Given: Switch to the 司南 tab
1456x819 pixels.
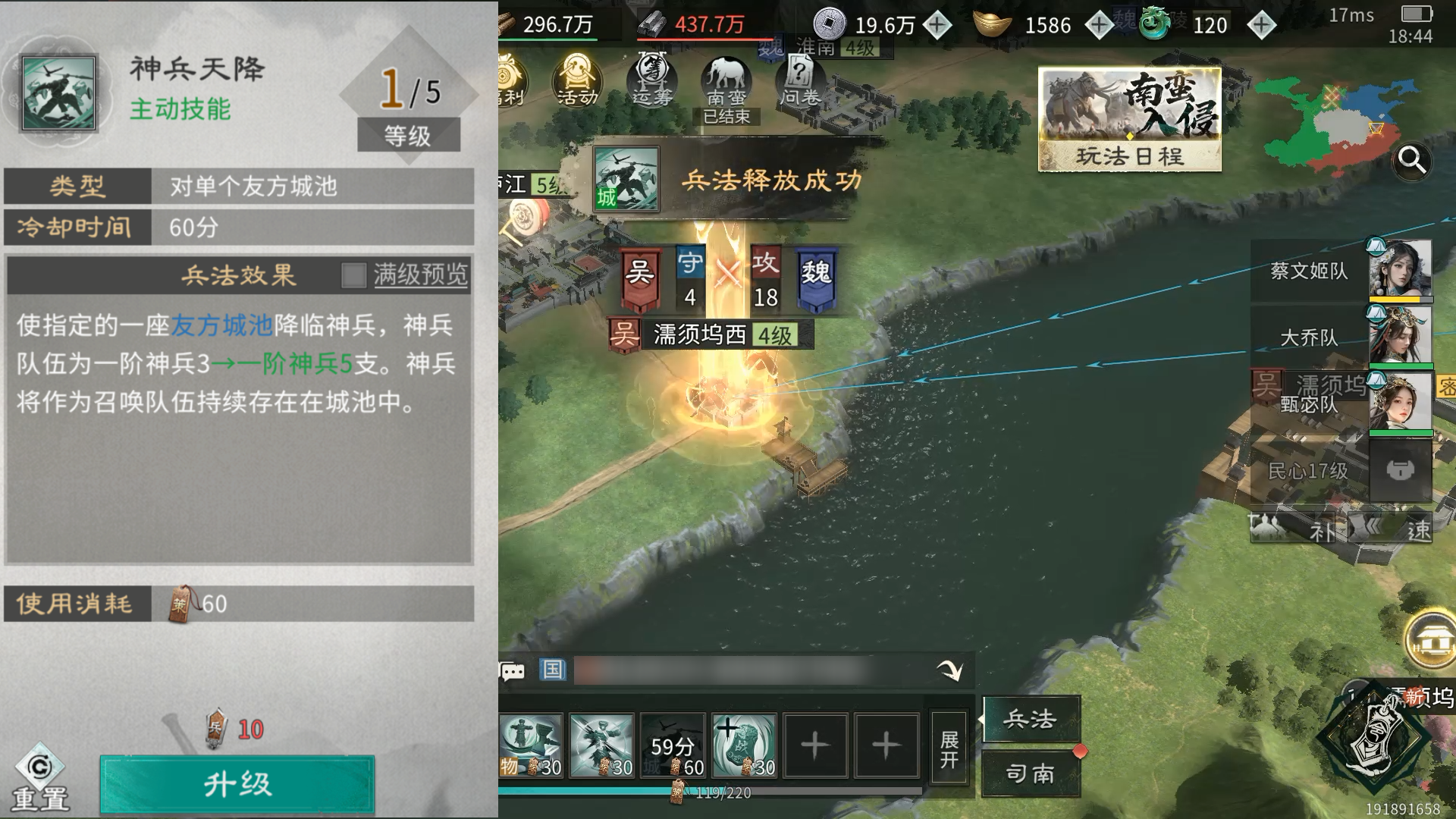Looking at the screenshot, I should (1030, 775).
